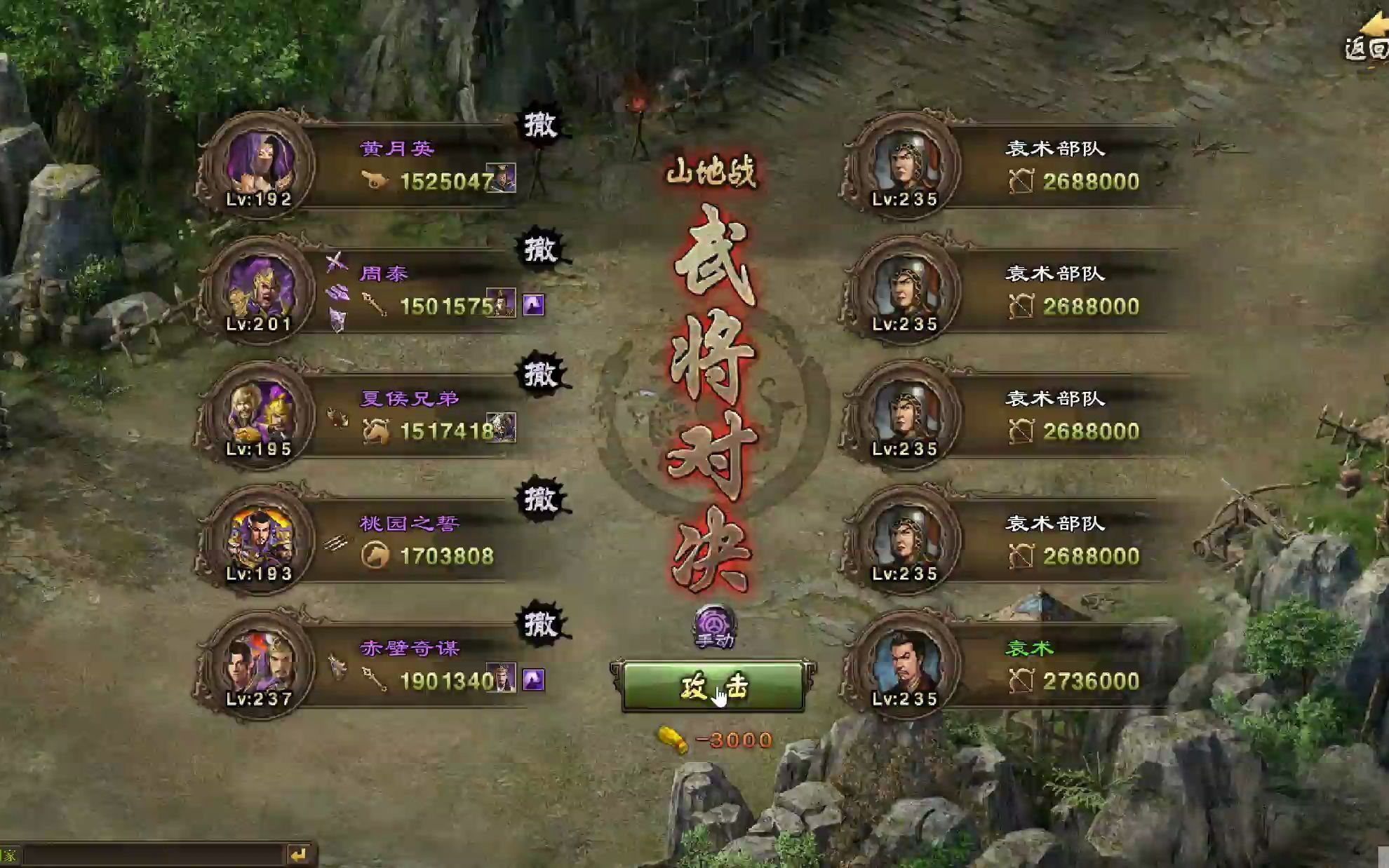Screen dimensions: 1389x868
Task: Click the purple skill icon beside 周泰's troops
Action: point(533,305)
